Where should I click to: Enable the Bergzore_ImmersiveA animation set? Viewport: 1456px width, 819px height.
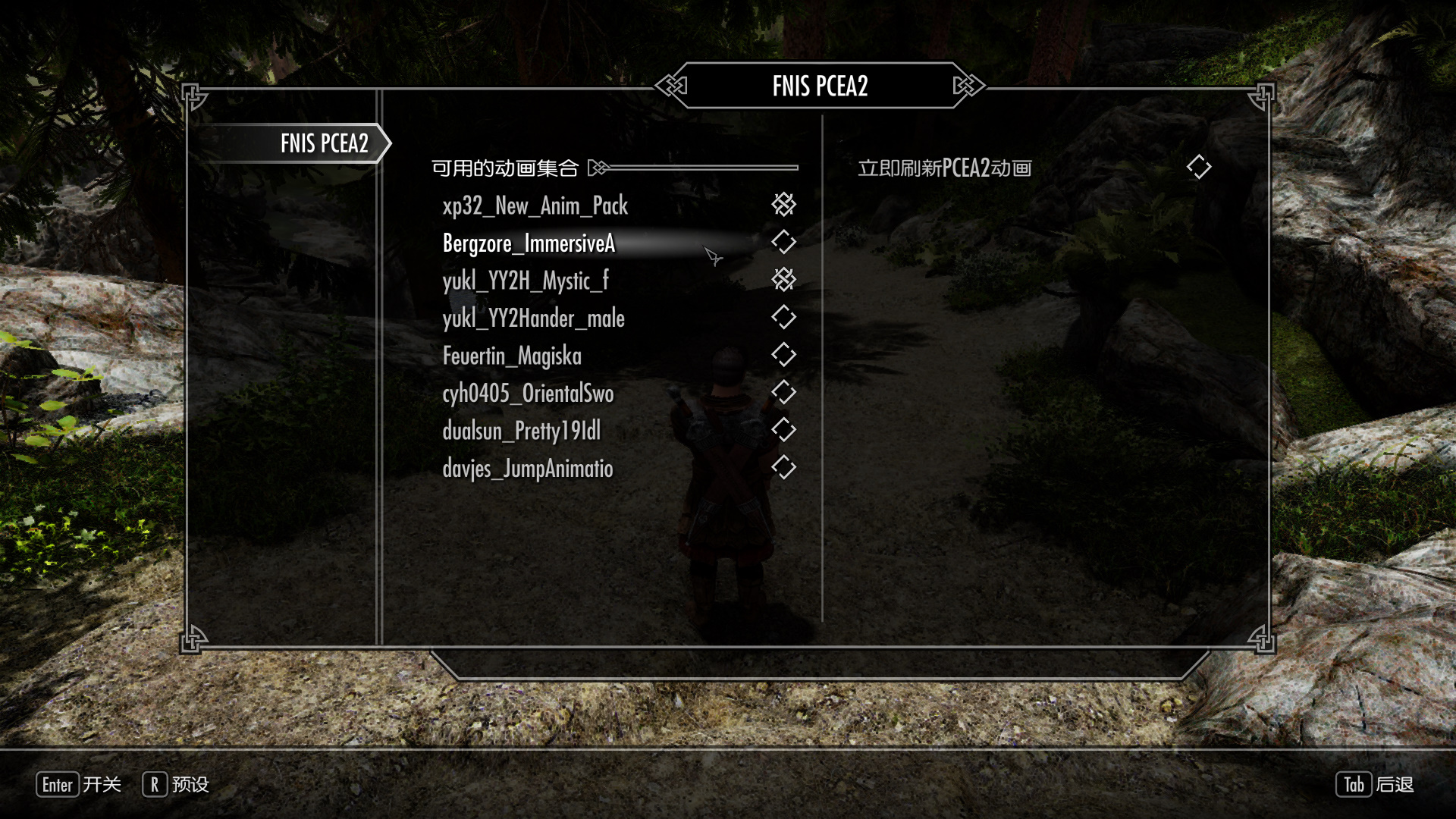point(783,243)
